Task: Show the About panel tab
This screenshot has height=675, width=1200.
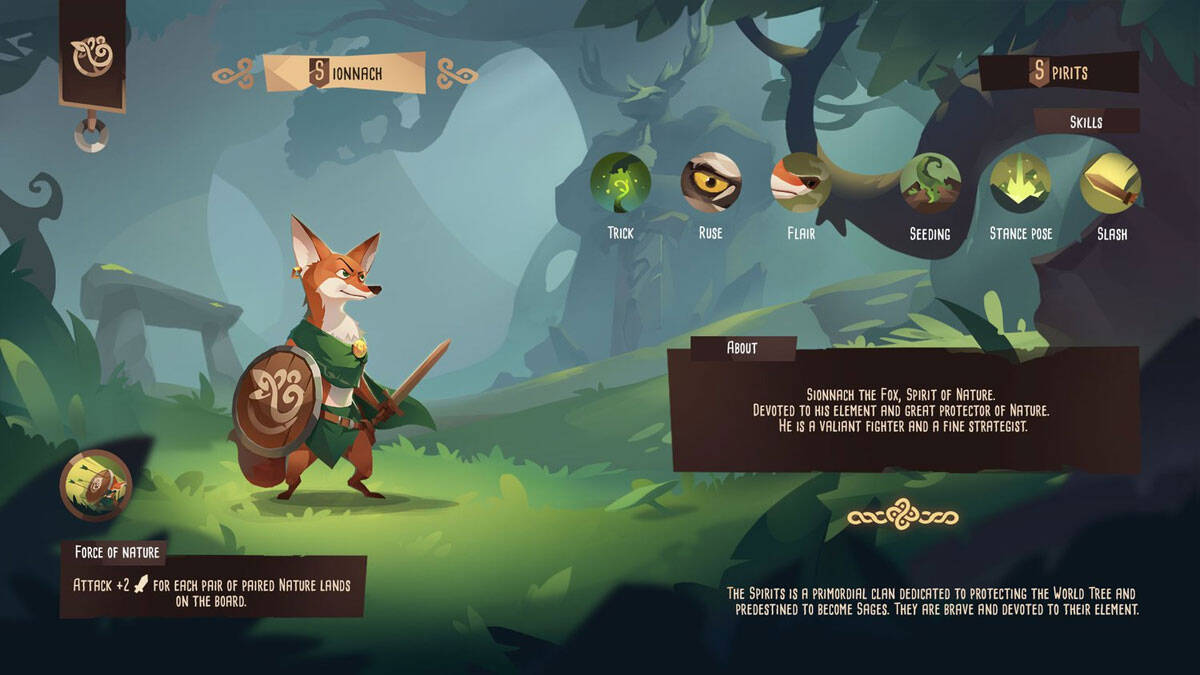Action: (x=742, y=348)
